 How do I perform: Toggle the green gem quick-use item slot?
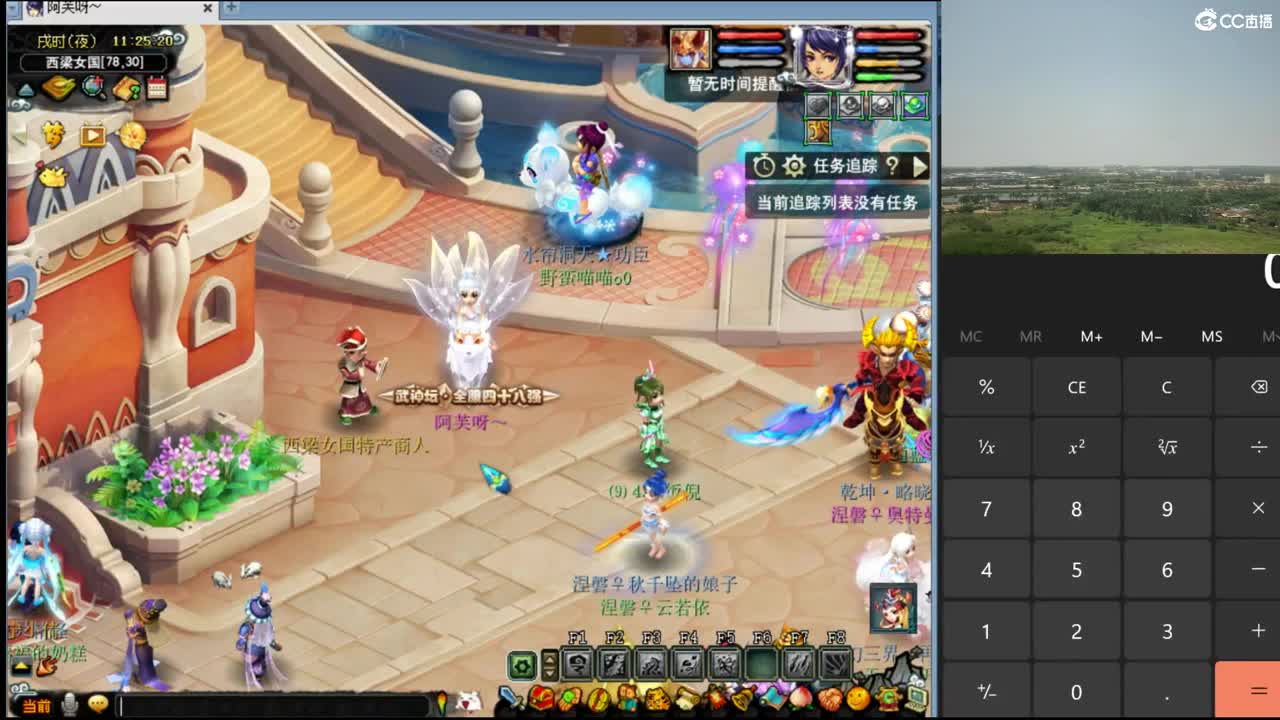(x=914, y=105)
